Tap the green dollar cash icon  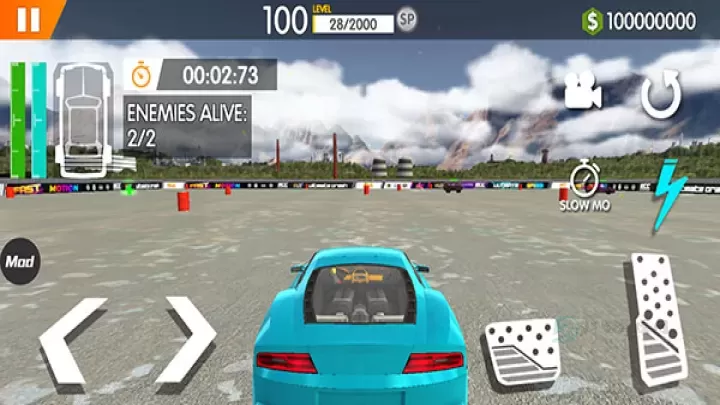pos(593,21)
